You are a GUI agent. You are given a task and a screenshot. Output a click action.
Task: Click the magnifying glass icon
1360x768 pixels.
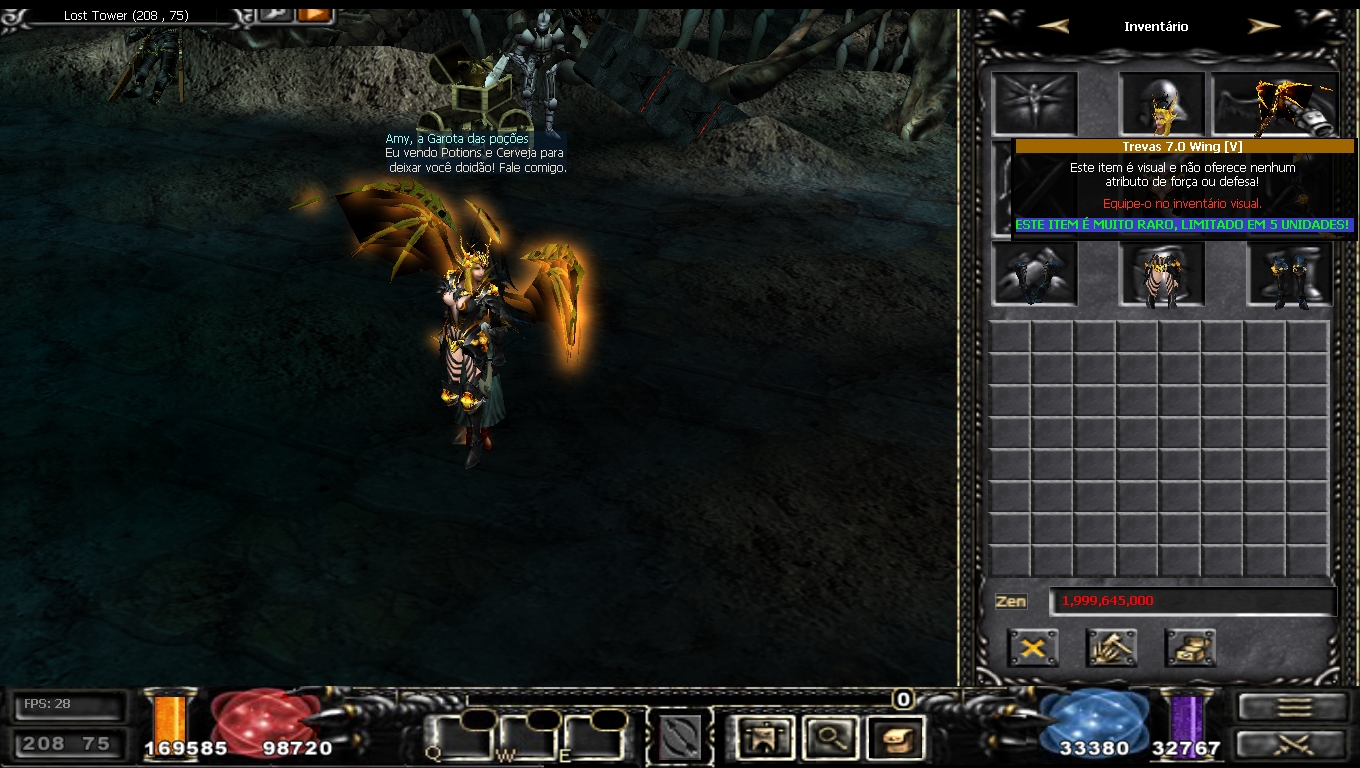tap(830, 739)
